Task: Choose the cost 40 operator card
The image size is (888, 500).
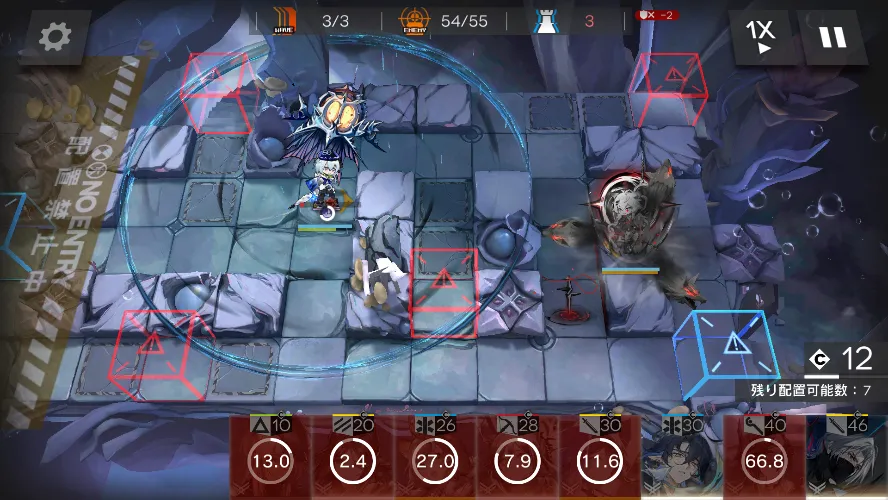Action: (x=762, y=458)
